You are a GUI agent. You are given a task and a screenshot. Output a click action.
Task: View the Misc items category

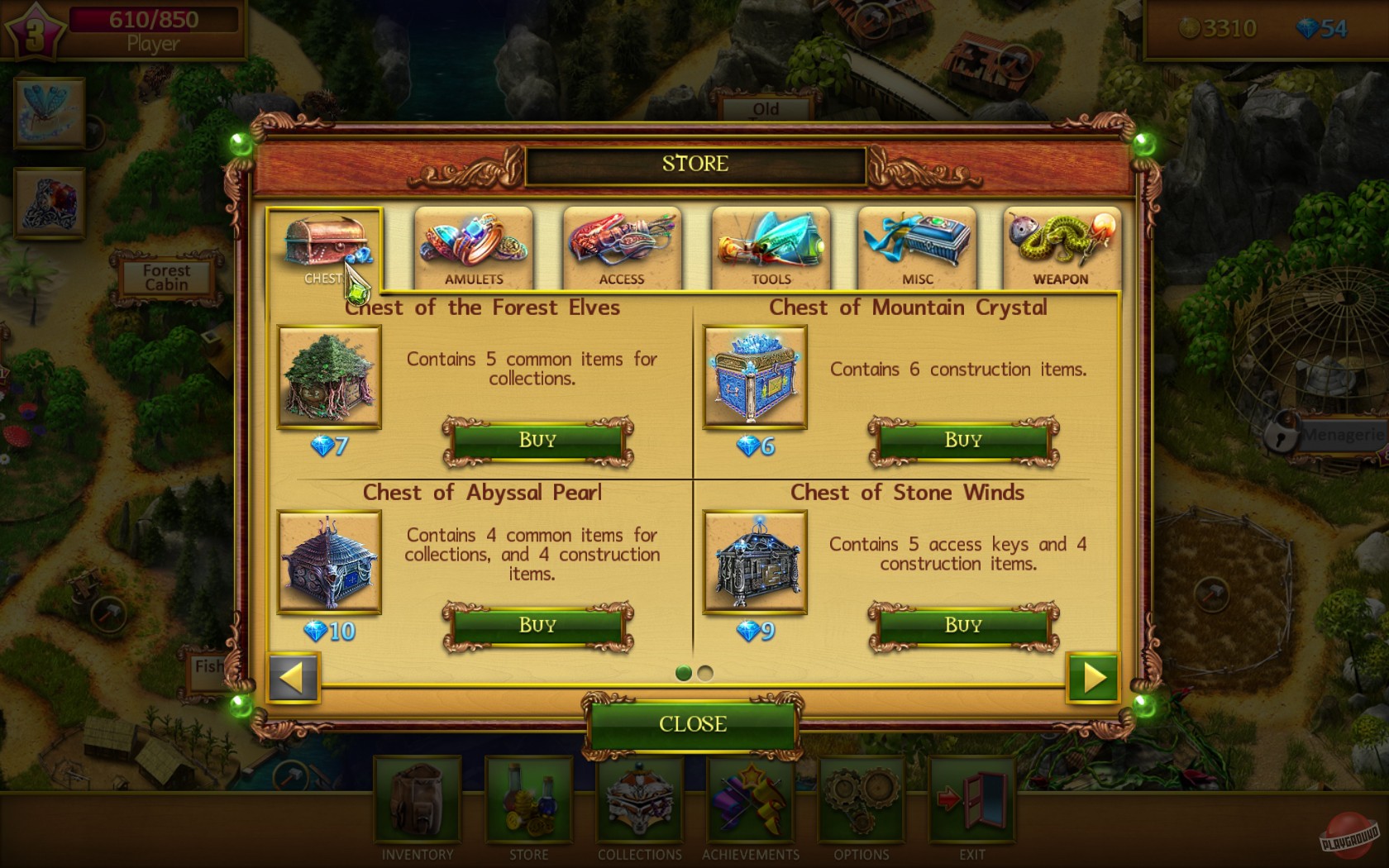tap(918, 246)
